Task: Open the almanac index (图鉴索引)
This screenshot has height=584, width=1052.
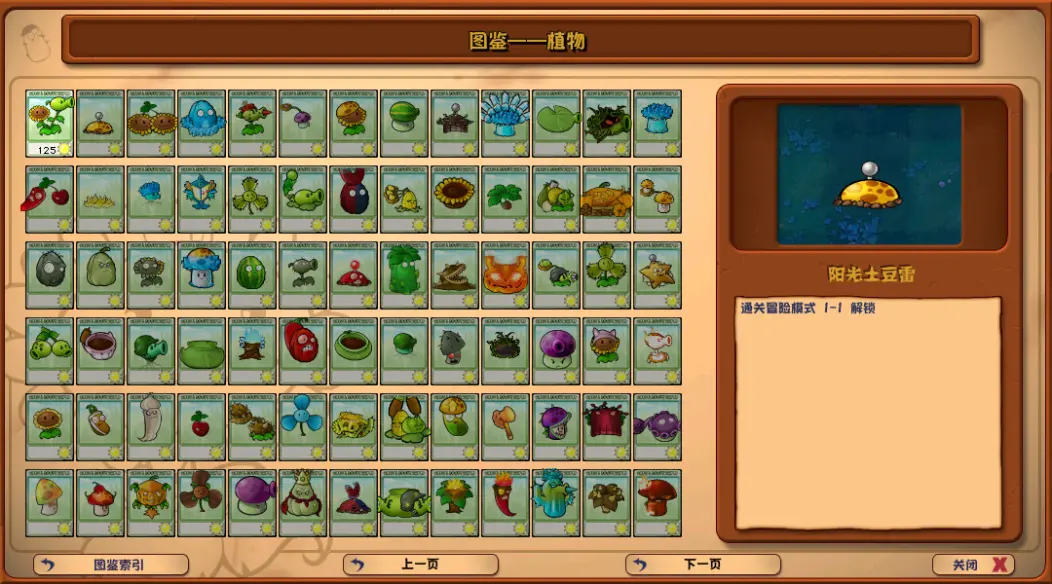Action: pos(111,565)
